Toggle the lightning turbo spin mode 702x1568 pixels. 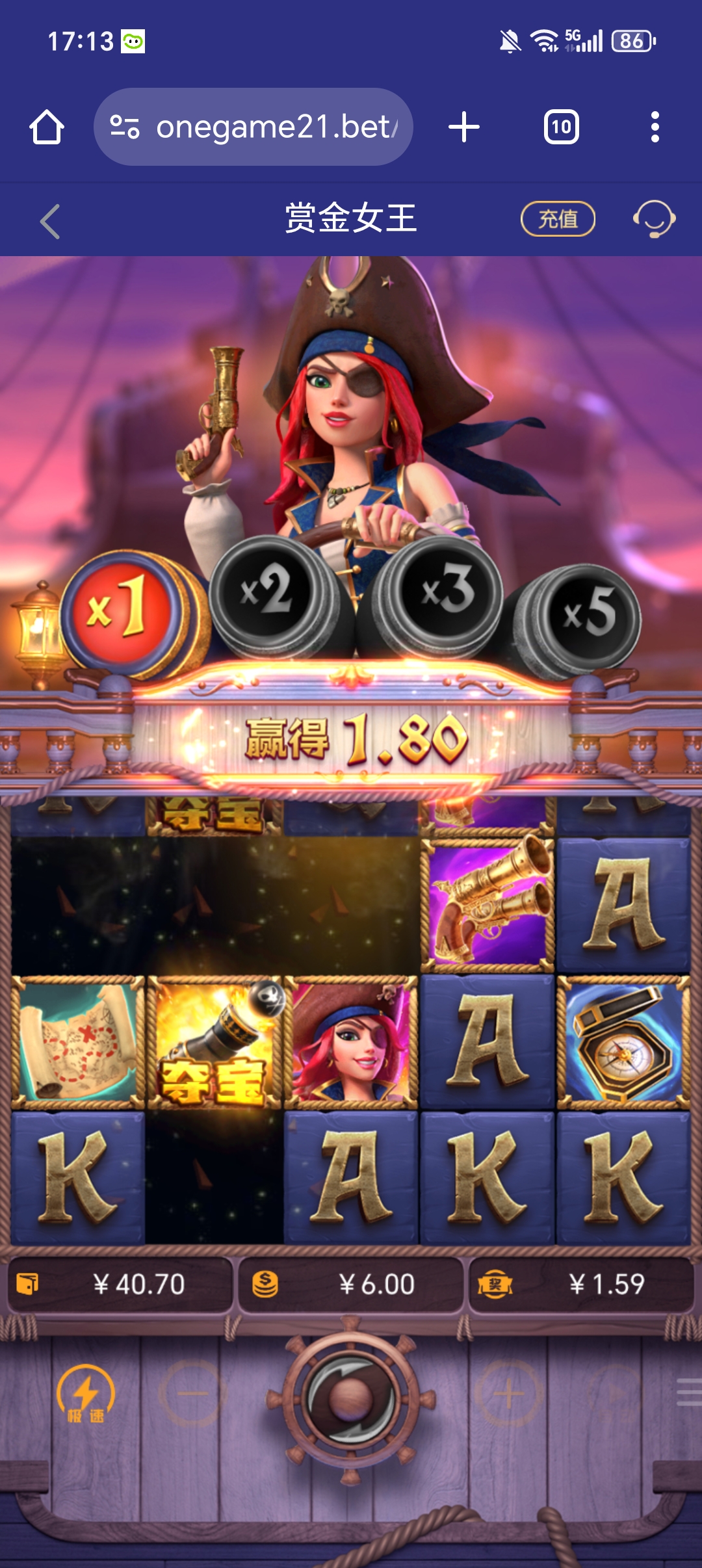(x=85, y=1394)
